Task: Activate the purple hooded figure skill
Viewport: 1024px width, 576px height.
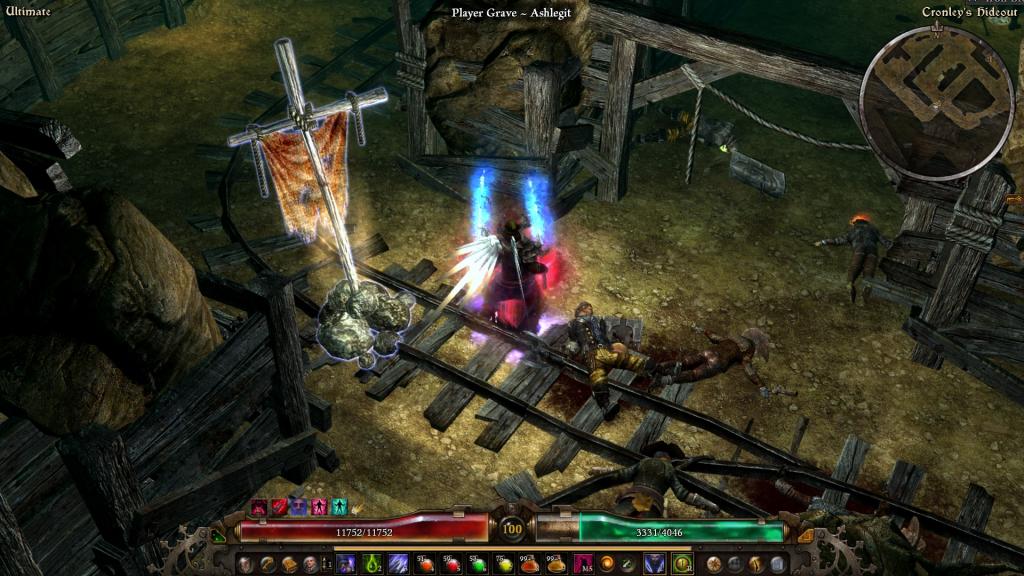Action: [x=346, y=564]
